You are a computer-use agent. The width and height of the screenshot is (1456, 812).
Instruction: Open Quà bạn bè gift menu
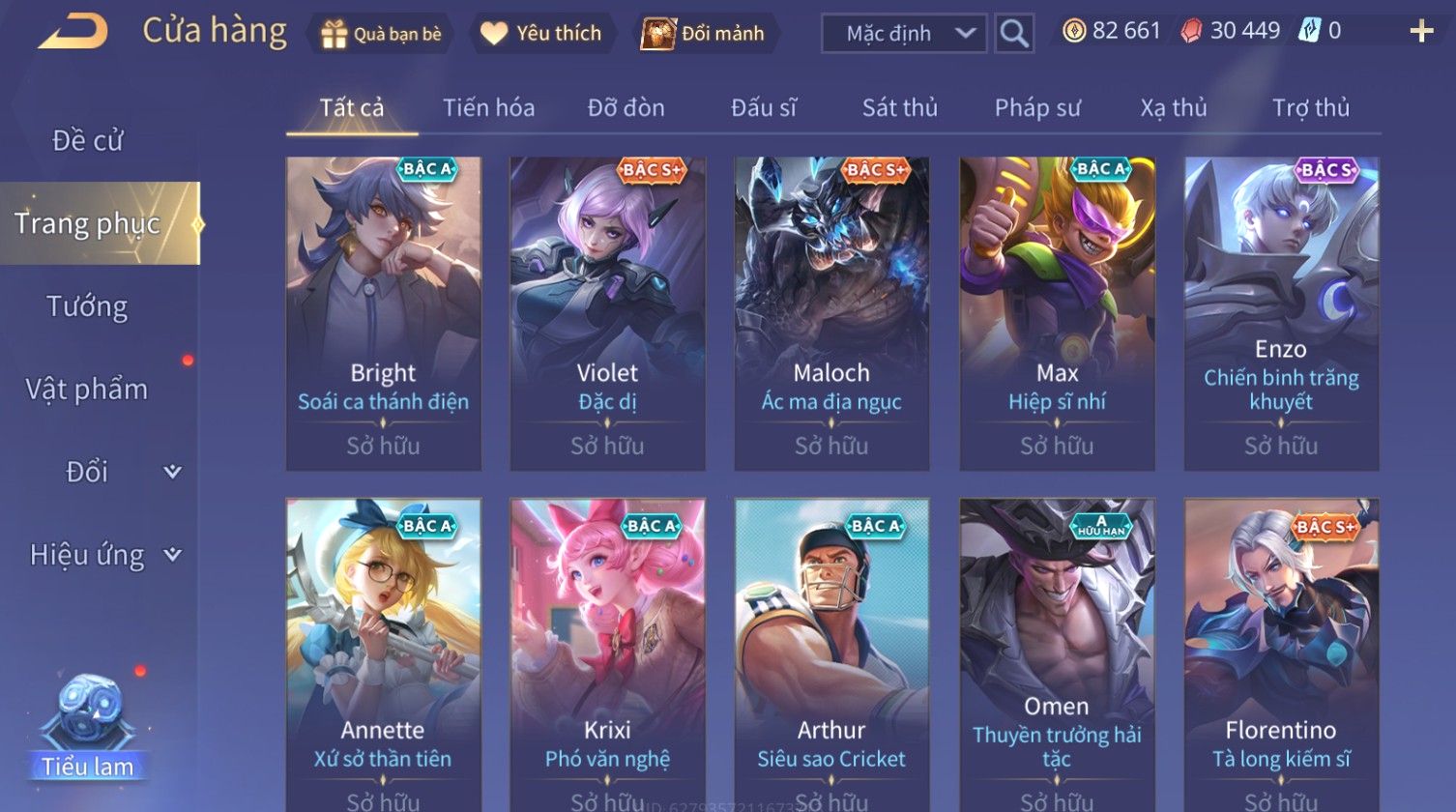[x=381, y=34]
